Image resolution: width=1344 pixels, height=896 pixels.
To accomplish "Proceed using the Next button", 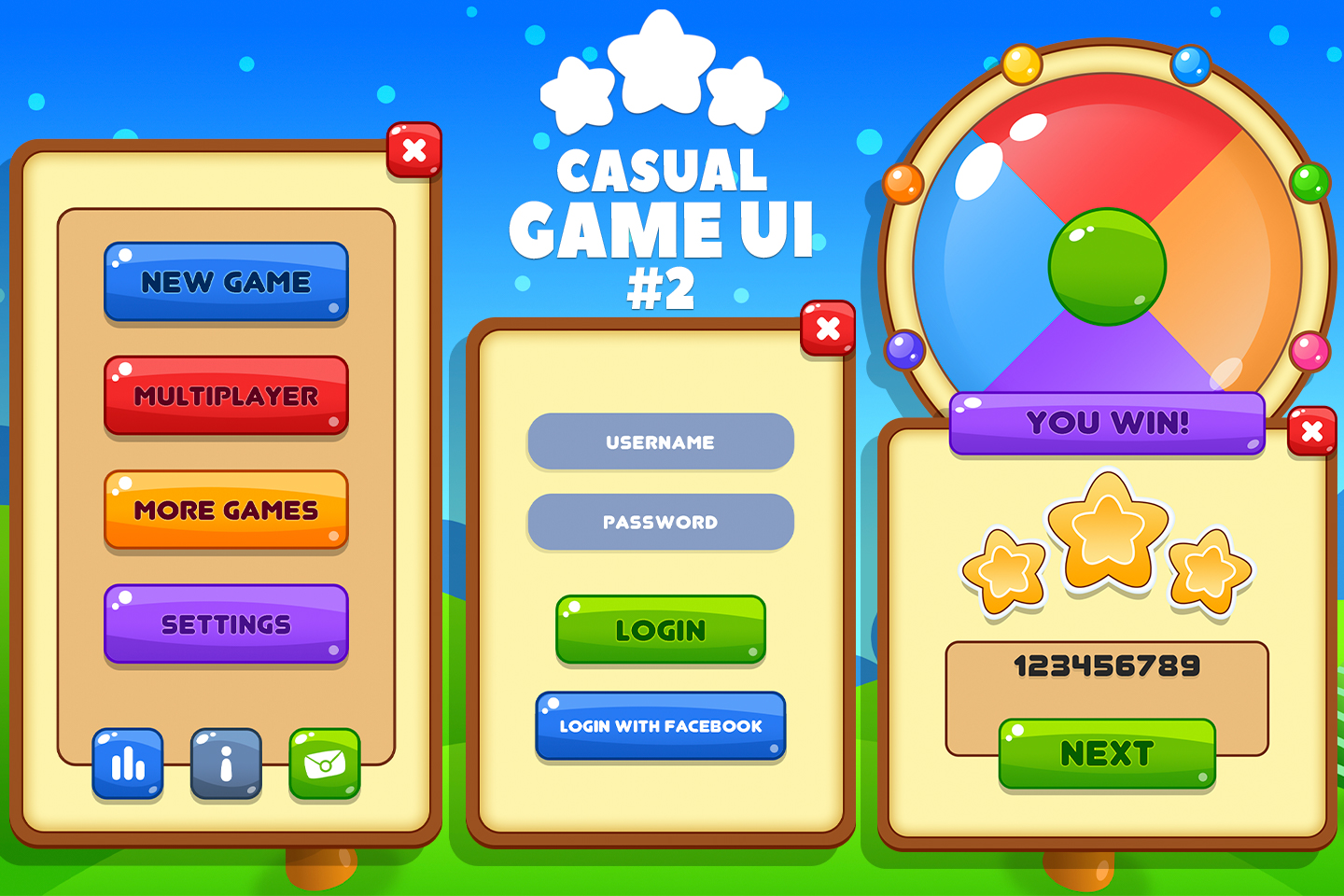I will pos(1106,754).
